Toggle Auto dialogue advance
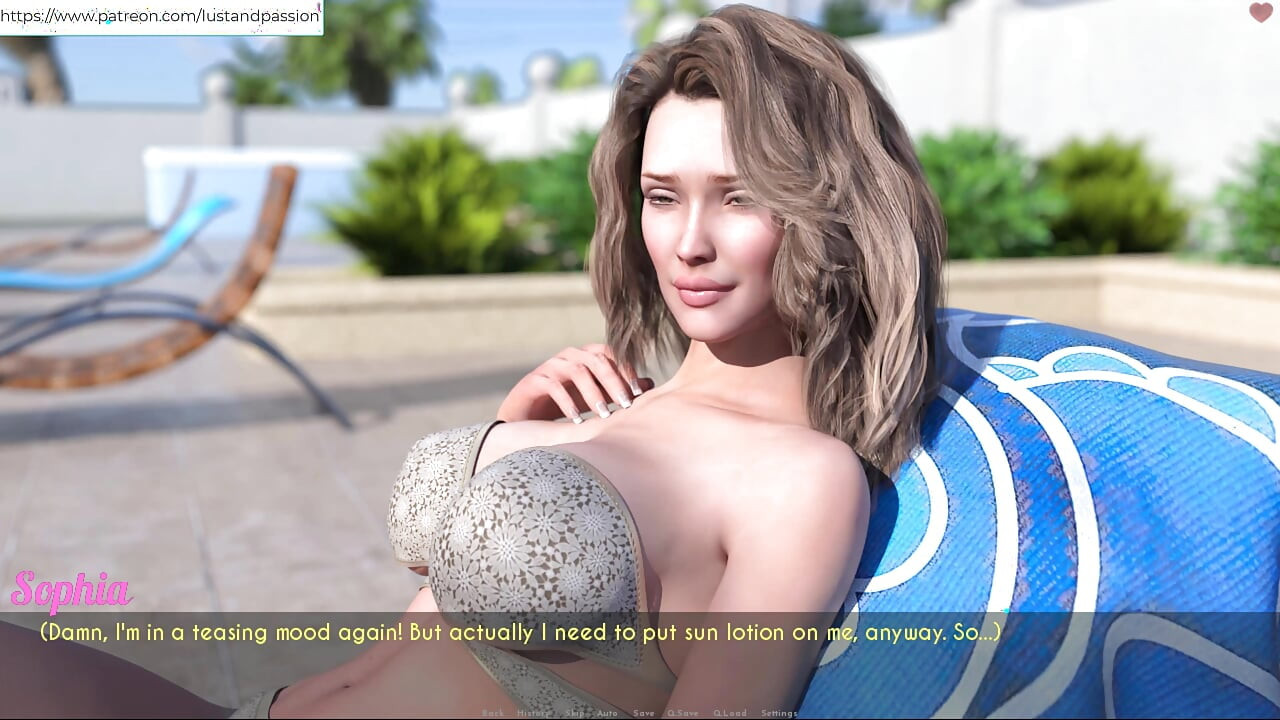Screen dimensions: 1280x720 (x=607, y=713)
